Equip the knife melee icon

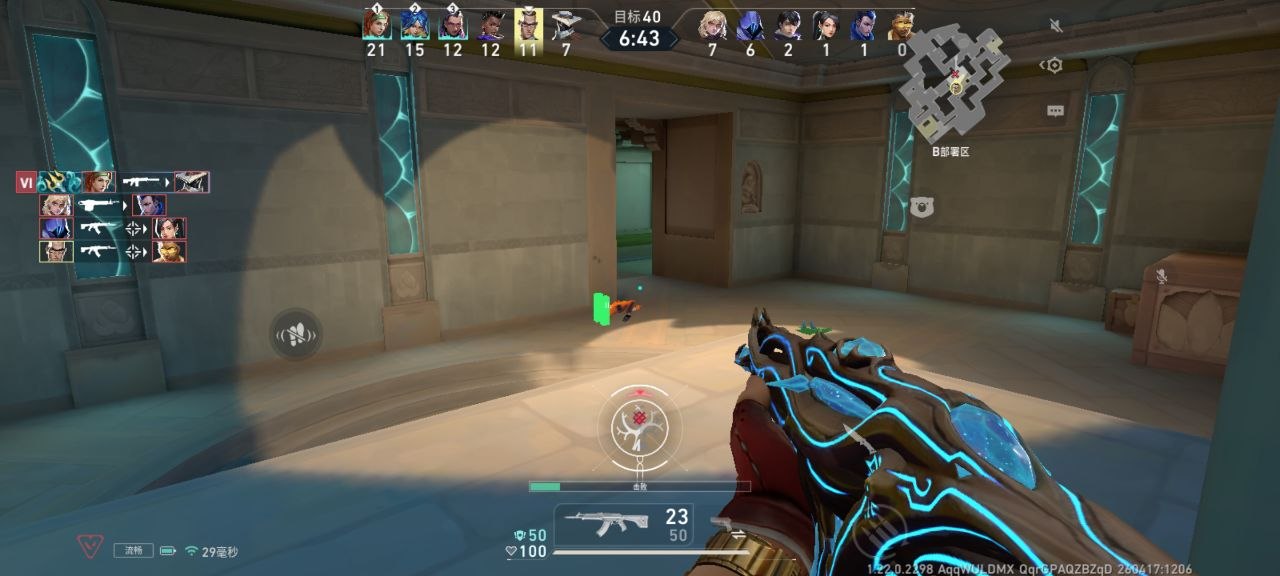click(859, 441)
